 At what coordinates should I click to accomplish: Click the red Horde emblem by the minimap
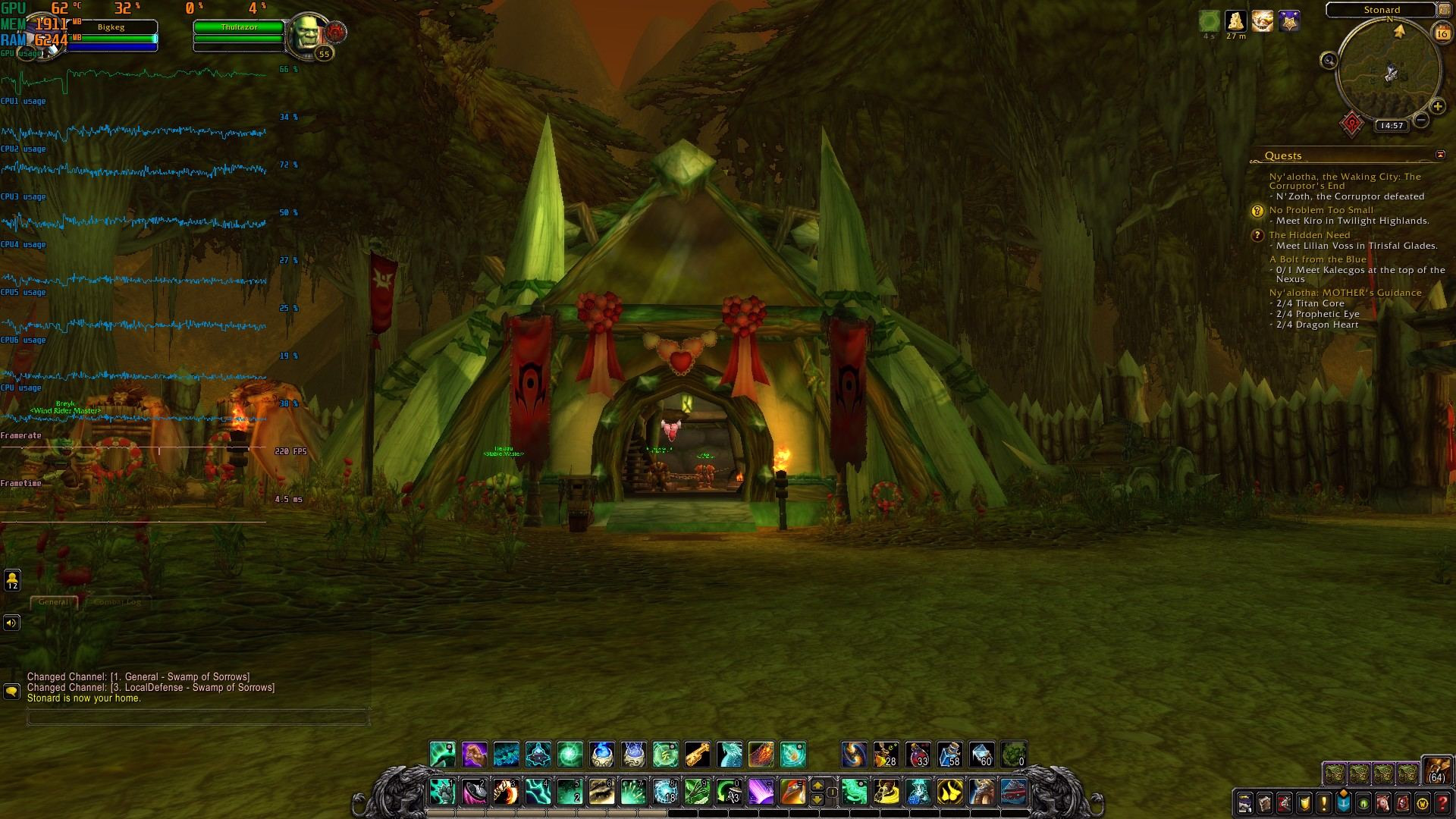1352,124
